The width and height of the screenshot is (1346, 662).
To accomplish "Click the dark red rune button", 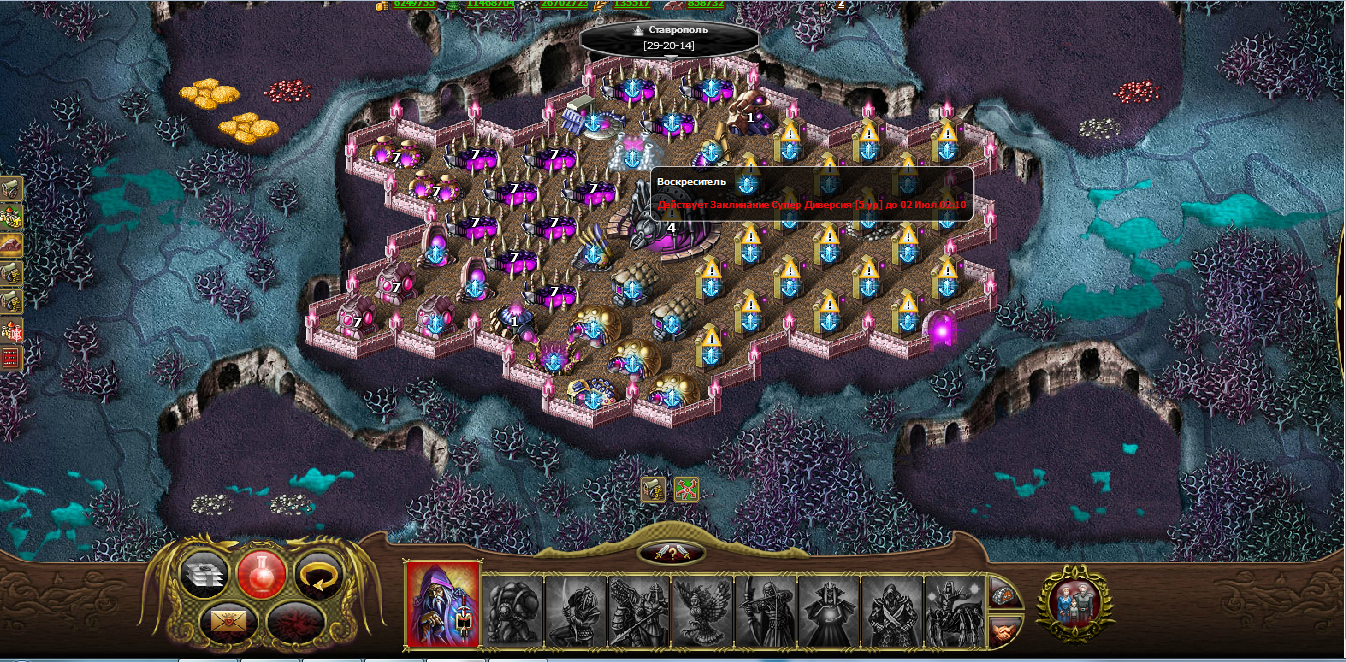I will pos(292,622).
